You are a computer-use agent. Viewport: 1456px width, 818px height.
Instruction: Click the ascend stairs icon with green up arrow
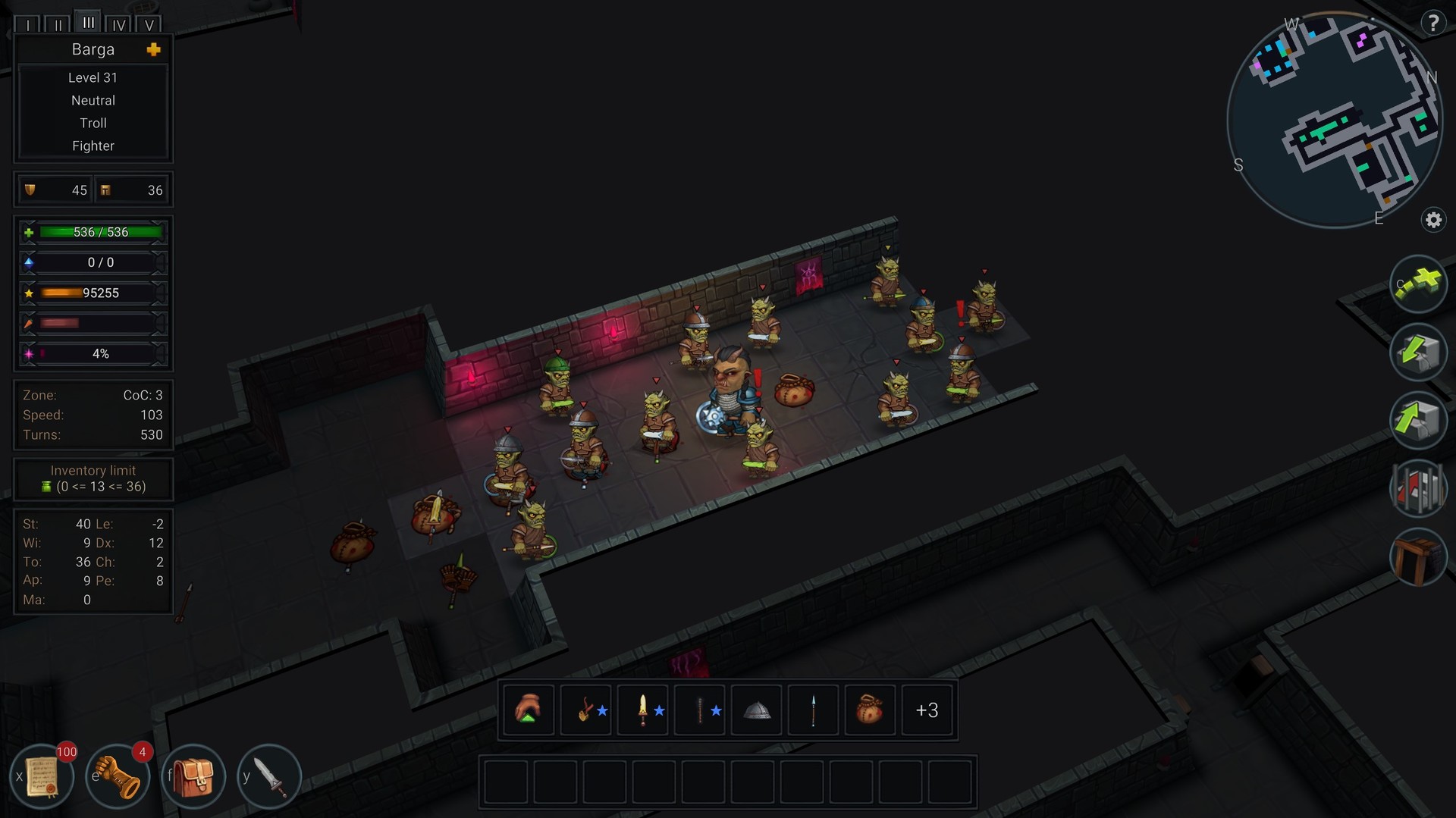[1419, 421]
